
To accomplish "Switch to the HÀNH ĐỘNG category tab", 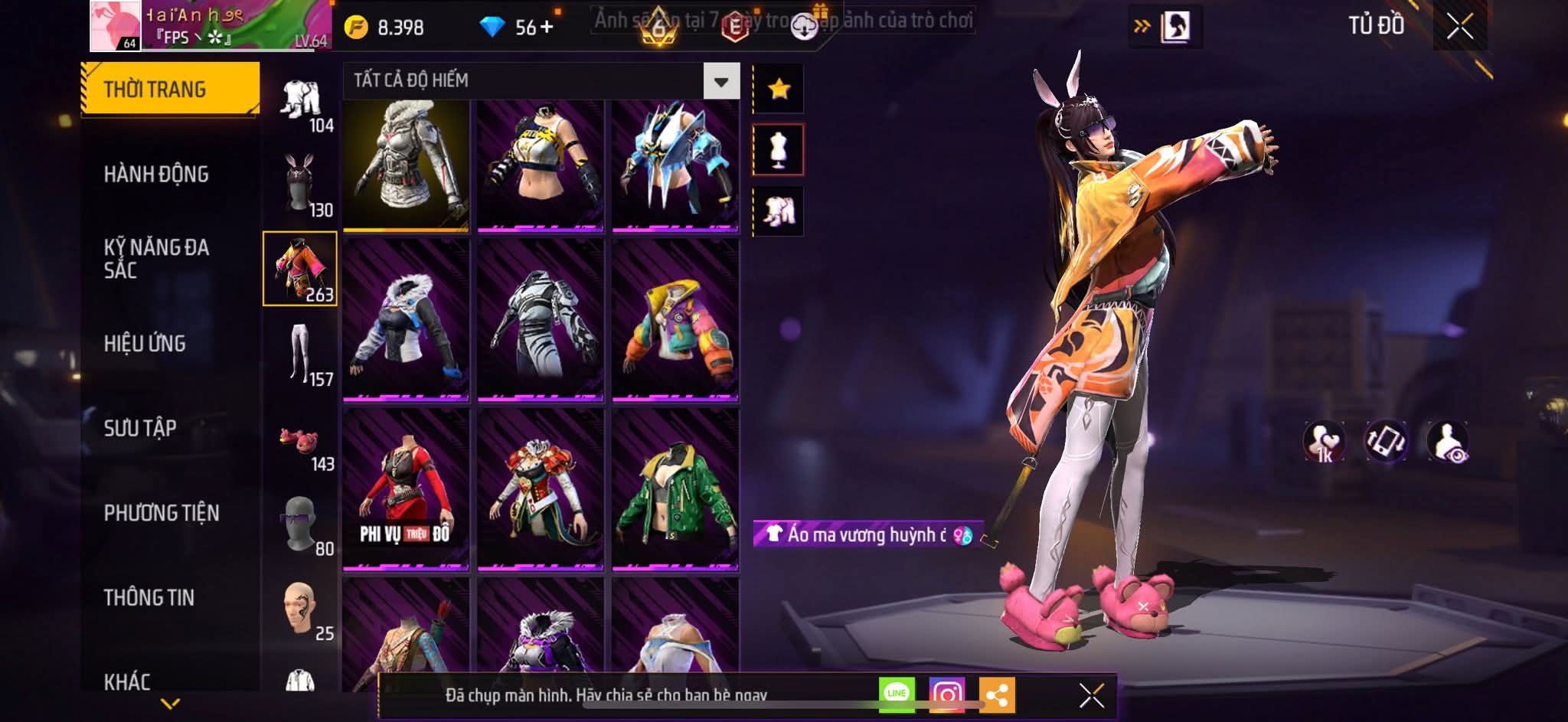I will 157,175.
